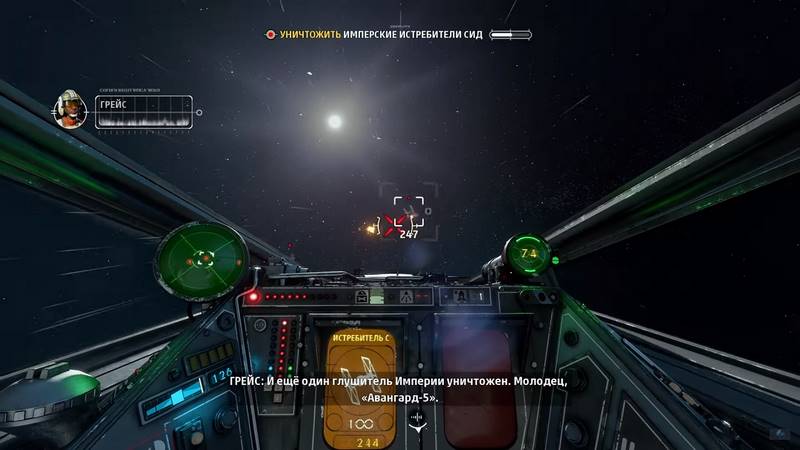Click the round green radar display

coord(203,258)
